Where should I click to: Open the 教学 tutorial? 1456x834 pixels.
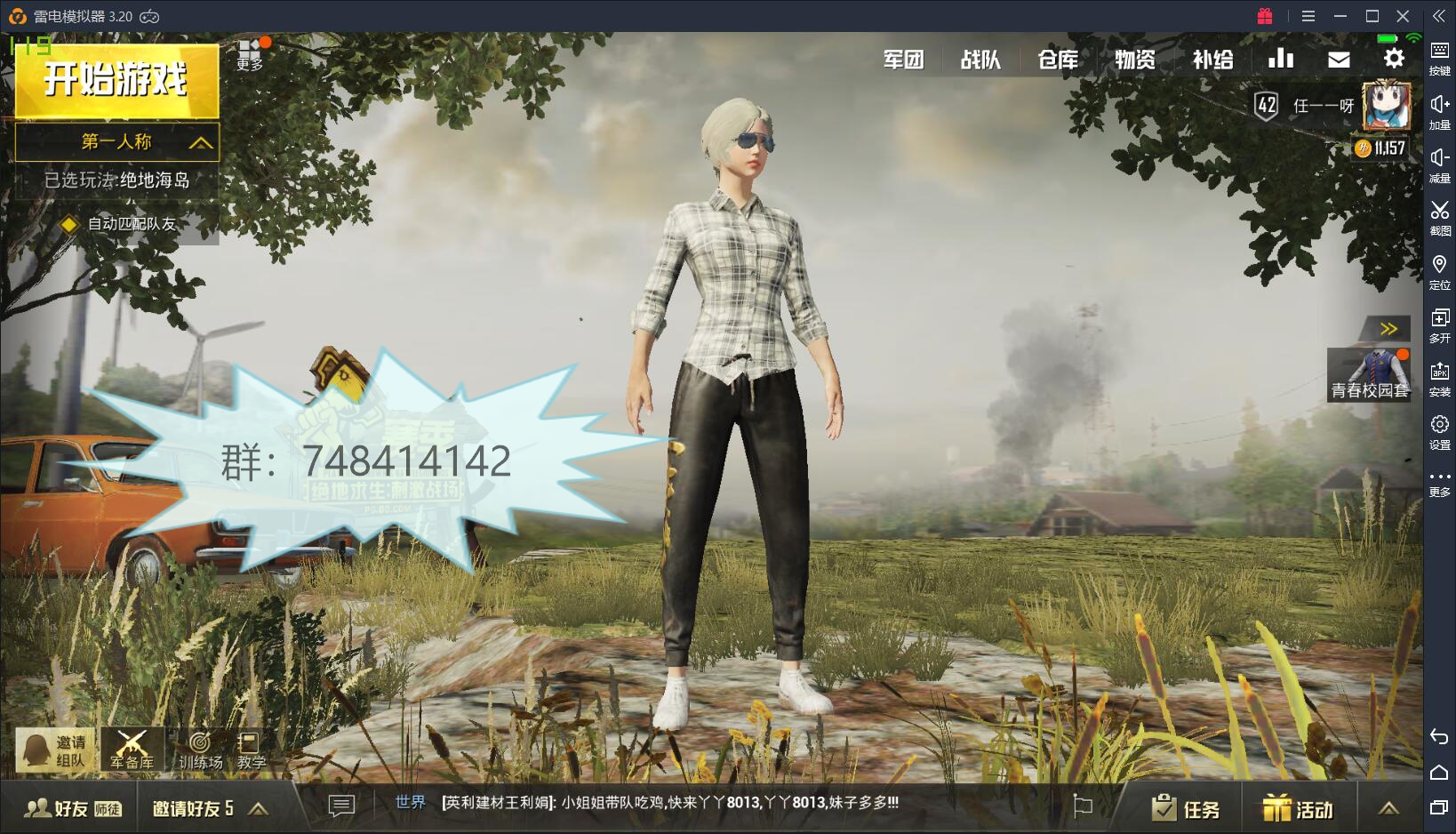click(251, 750)
